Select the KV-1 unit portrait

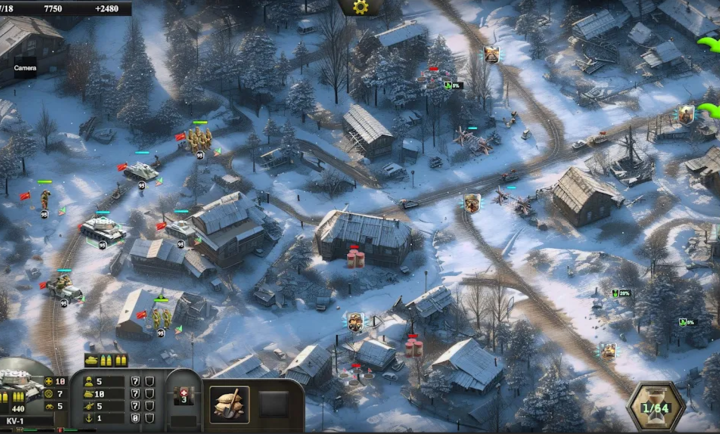pyautogui.click(x=19, y=385)
